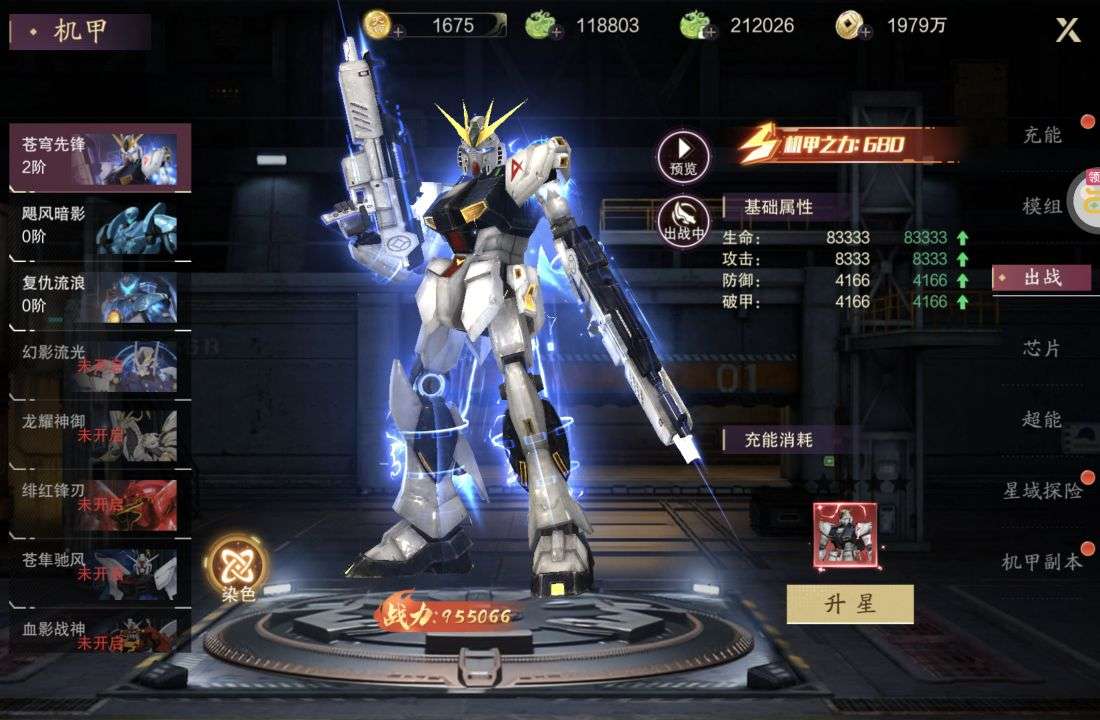
Task: Open the 机甲副本 dungeon tab
Action: coord(1042,561)
